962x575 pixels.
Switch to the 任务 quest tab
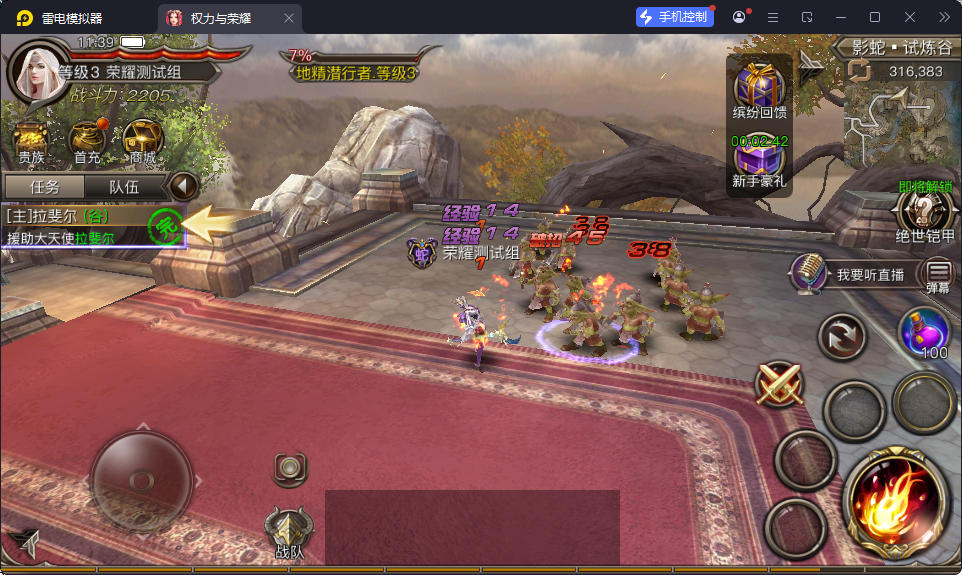44,187
